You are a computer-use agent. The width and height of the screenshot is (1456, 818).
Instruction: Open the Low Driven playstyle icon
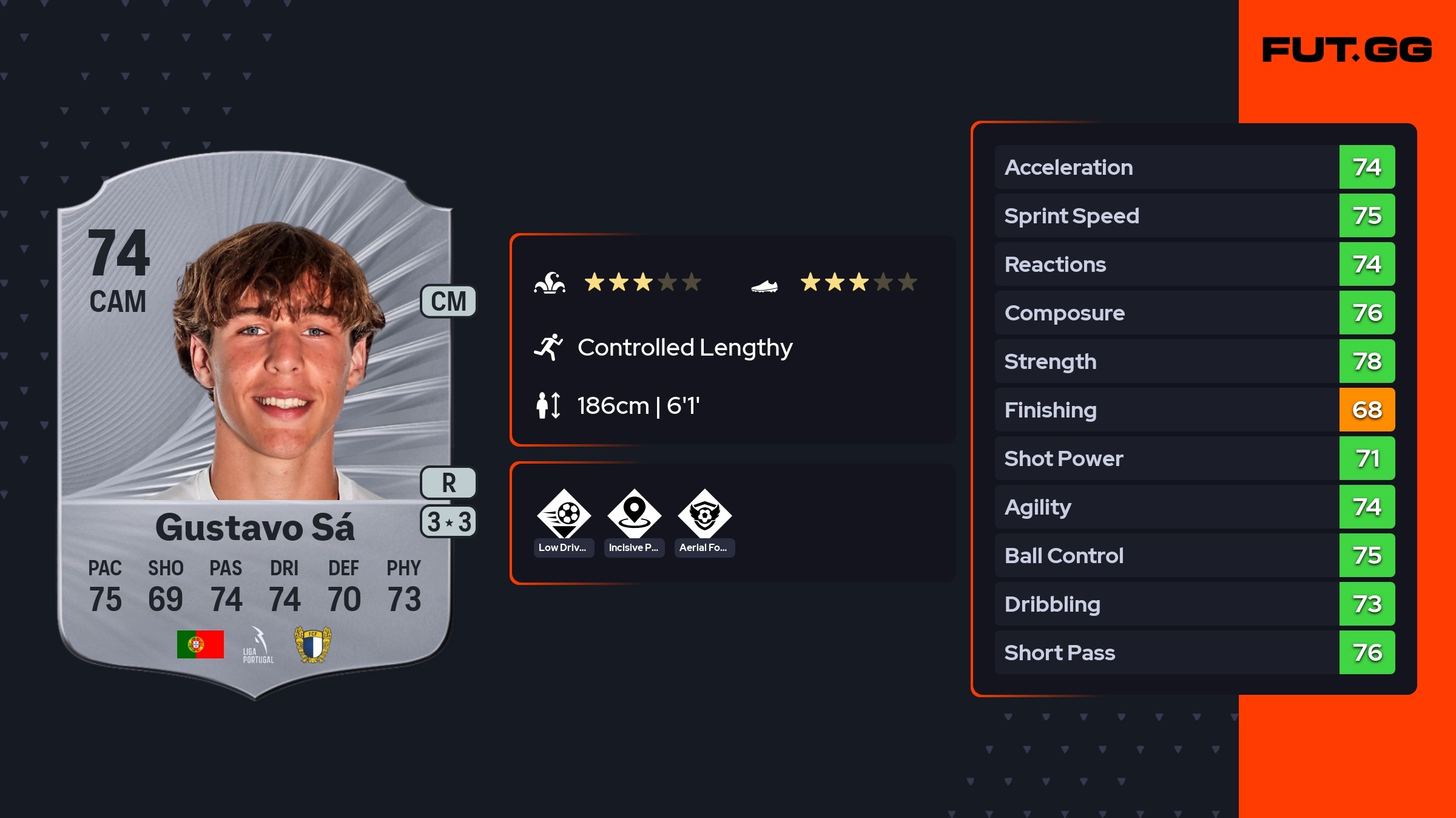[x=564, y=515]
